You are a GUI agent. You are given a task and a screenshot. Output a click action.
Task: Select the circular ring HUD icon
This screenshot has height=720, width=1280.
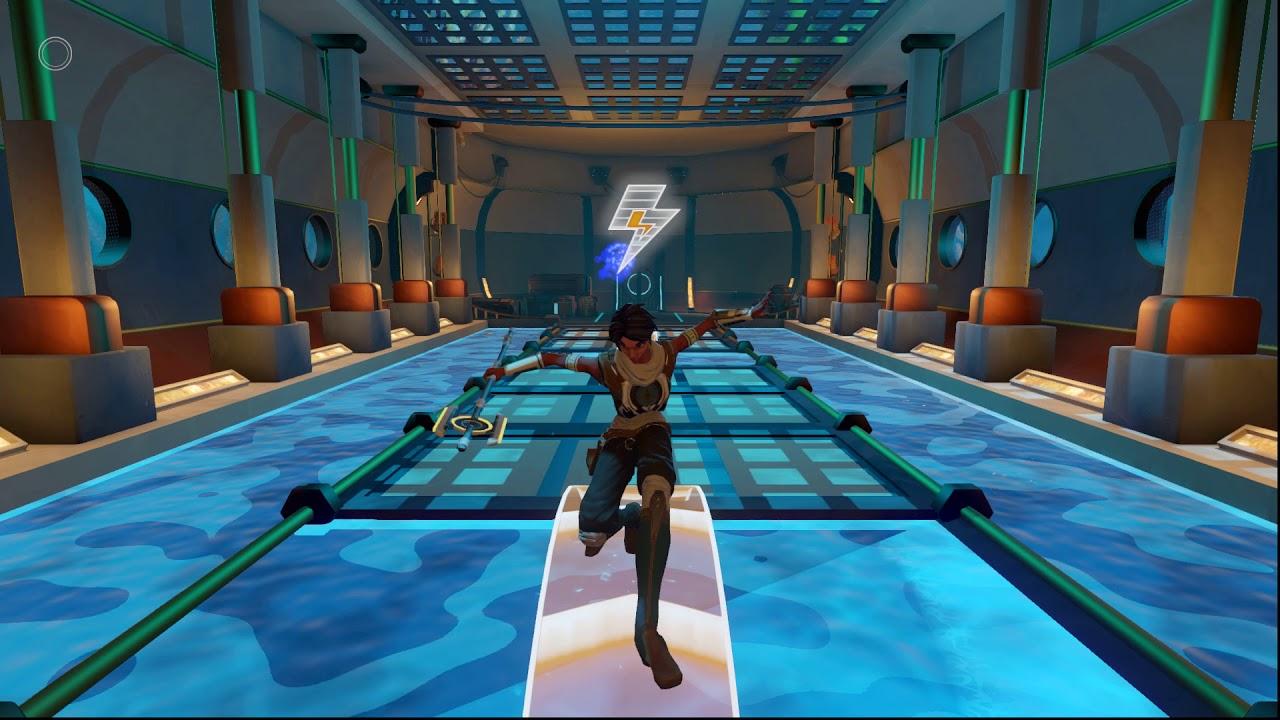pyautogui.click(x=55, y=54)
